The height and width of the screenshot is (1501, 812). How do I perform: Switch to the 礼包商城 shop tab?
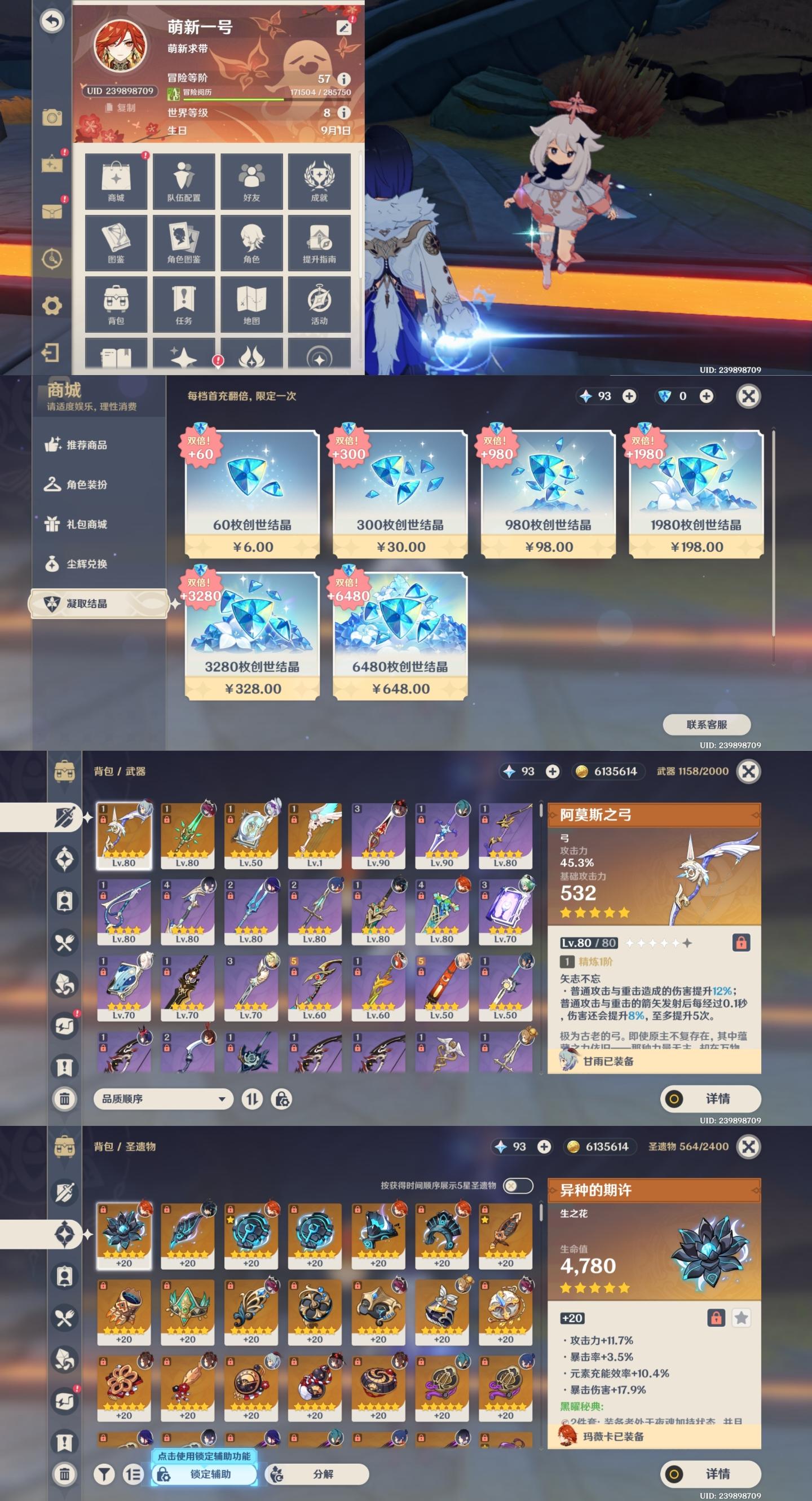86,525
